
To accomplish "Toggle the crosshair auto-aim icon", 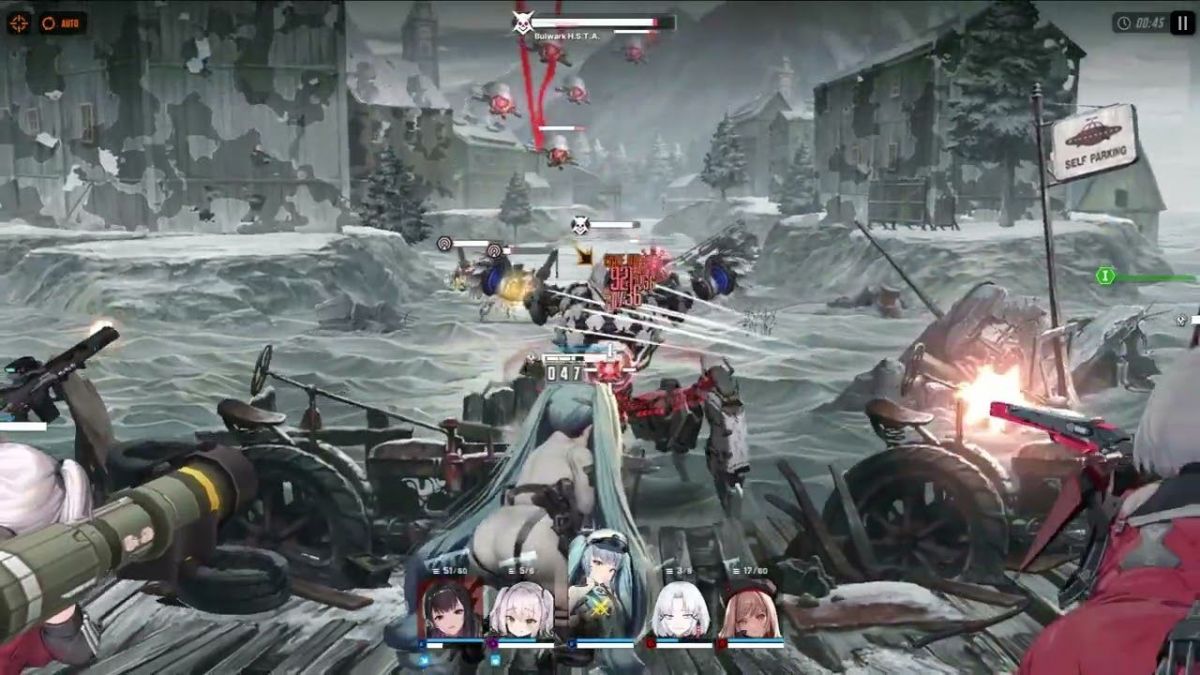I will [x=19, y=23].
